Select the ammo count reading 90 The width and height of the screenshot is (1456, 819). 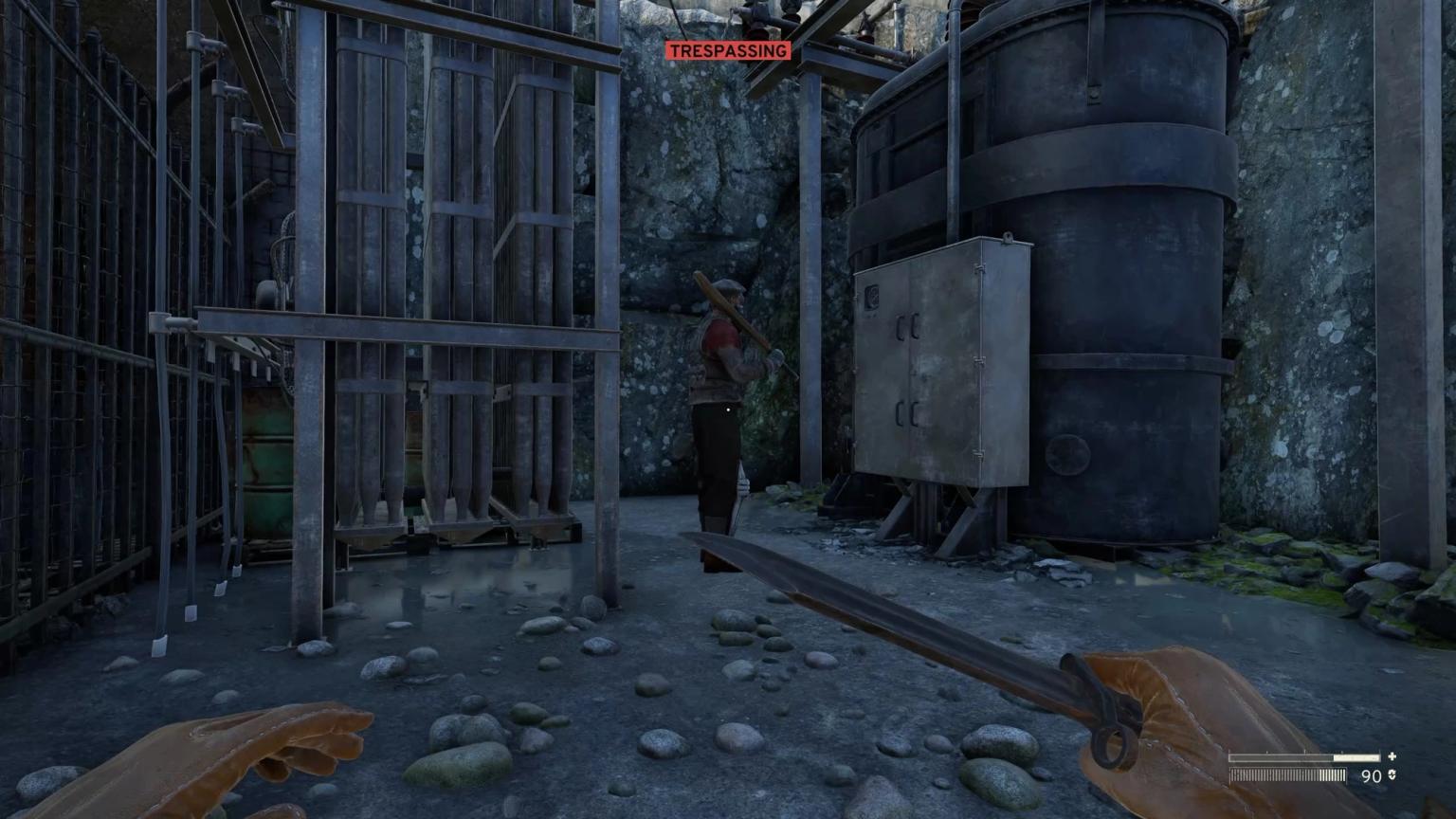click(1371, 774)
